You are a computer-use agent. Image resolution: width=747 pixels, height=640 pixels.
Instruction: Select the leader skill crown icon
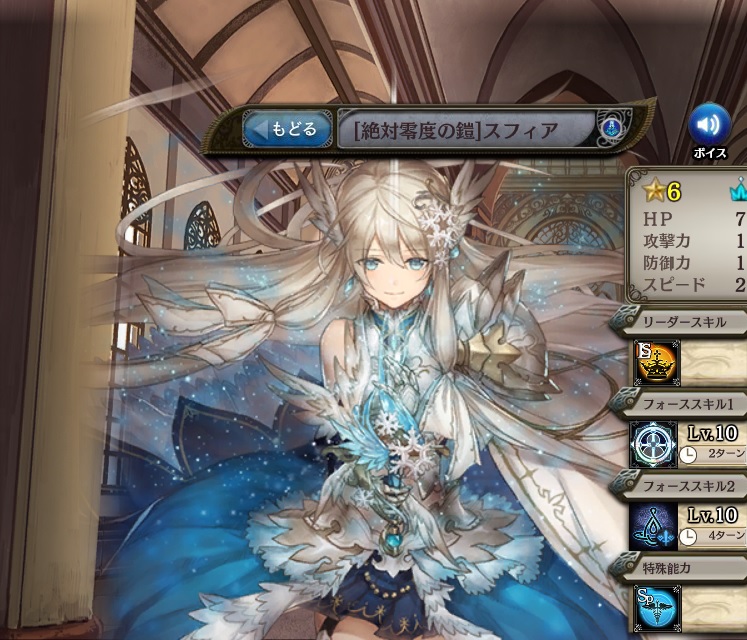tap(655, 364)
